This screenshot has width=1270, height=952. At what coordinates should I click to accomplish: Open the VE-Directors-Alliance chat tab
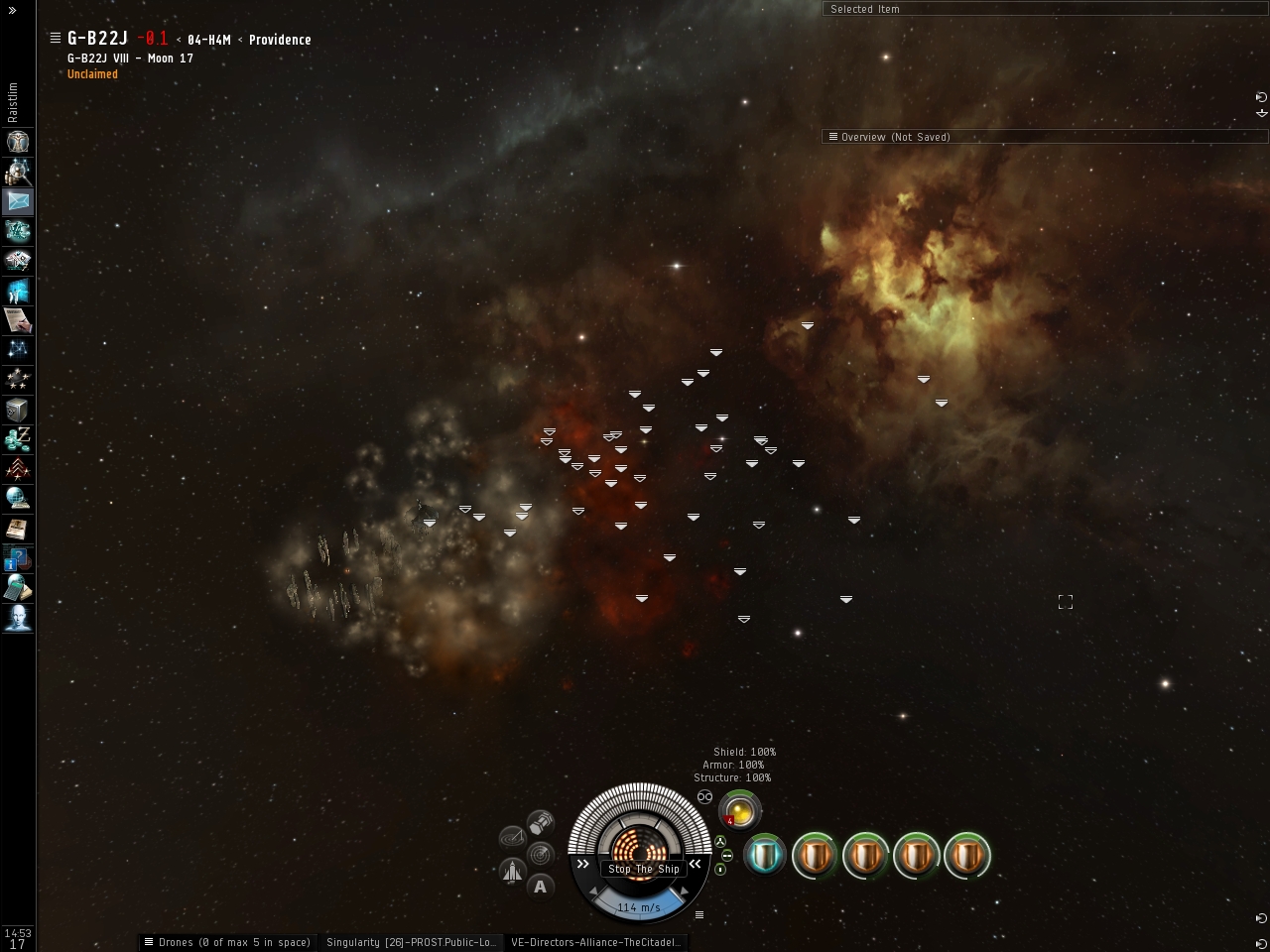point(595,942)
